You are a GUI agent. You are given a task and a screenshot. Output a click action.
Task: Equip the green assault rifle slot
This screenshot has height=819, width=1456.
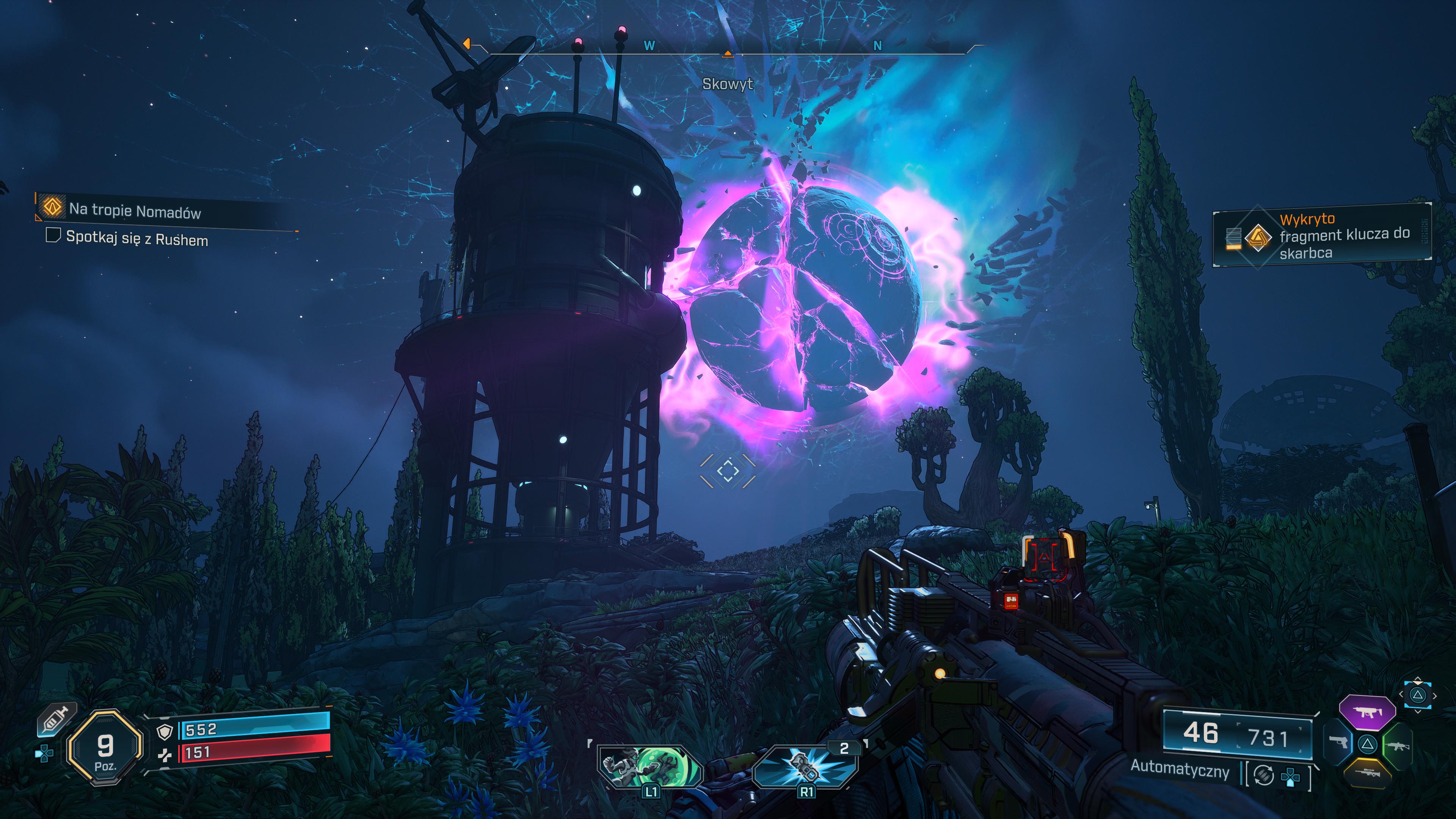point(1396,745)
